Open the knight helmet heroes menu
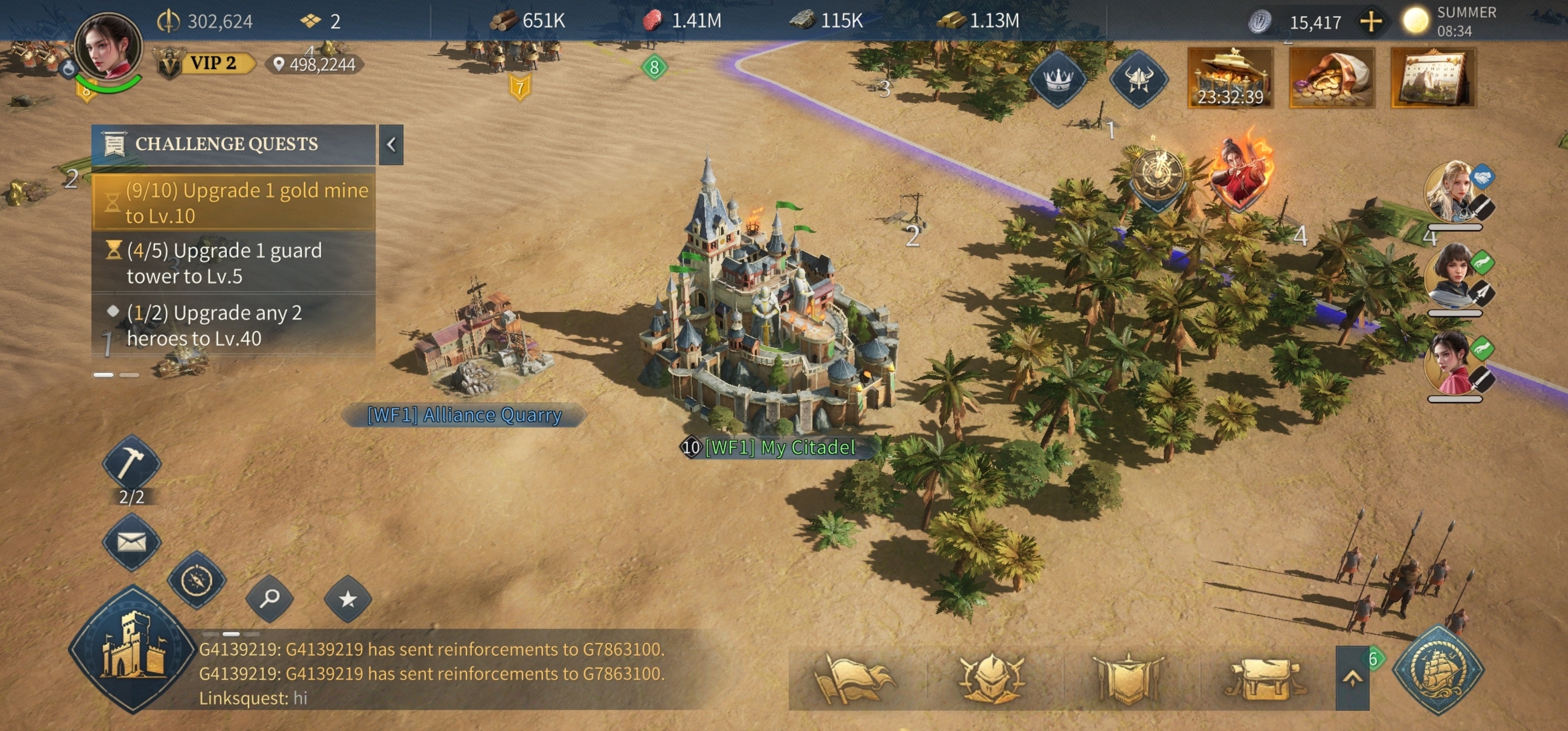 pos(990,677)
